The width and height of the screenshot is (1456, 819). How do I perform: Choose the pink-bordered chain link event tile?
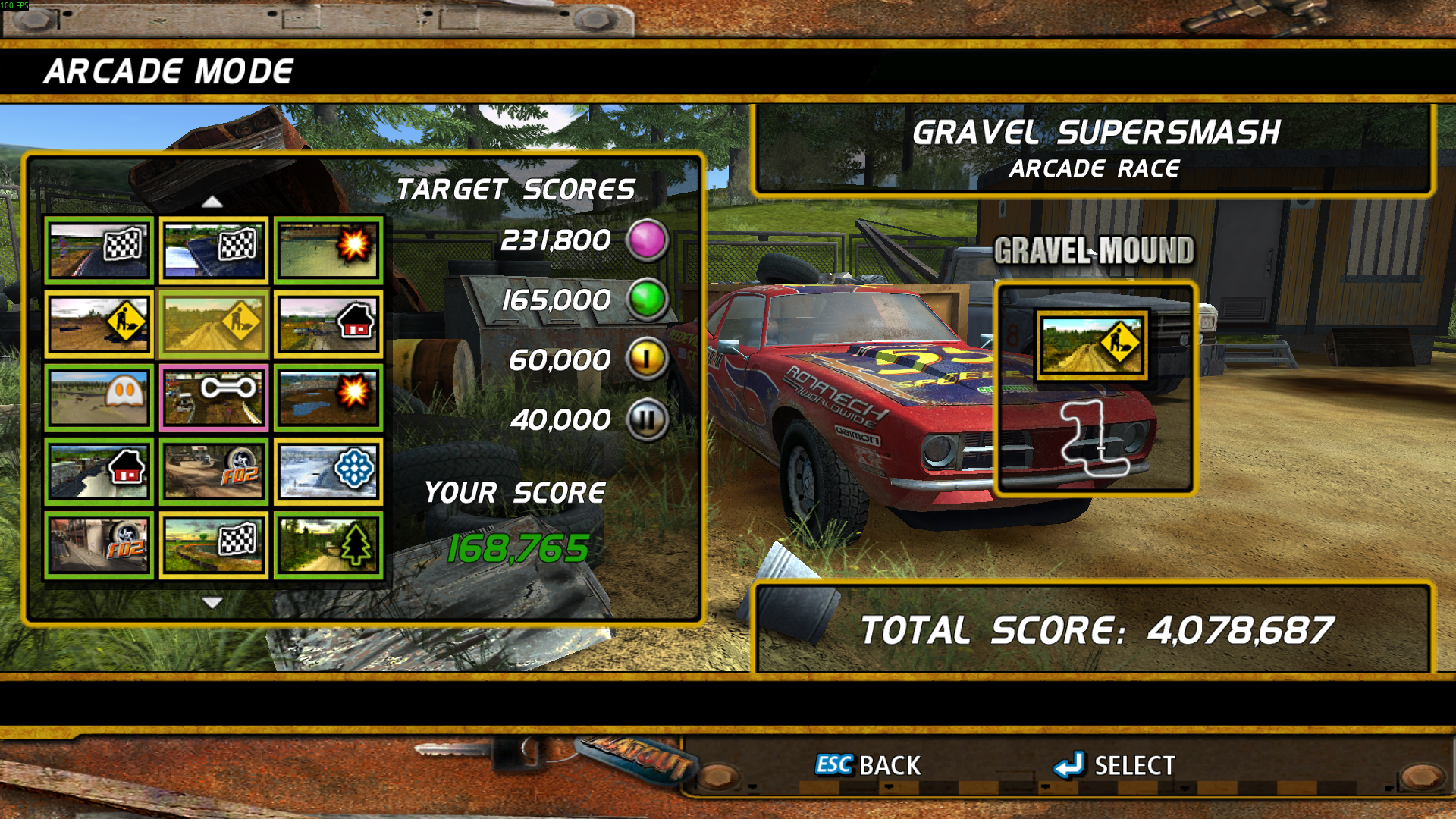click(x=214, y=397)
